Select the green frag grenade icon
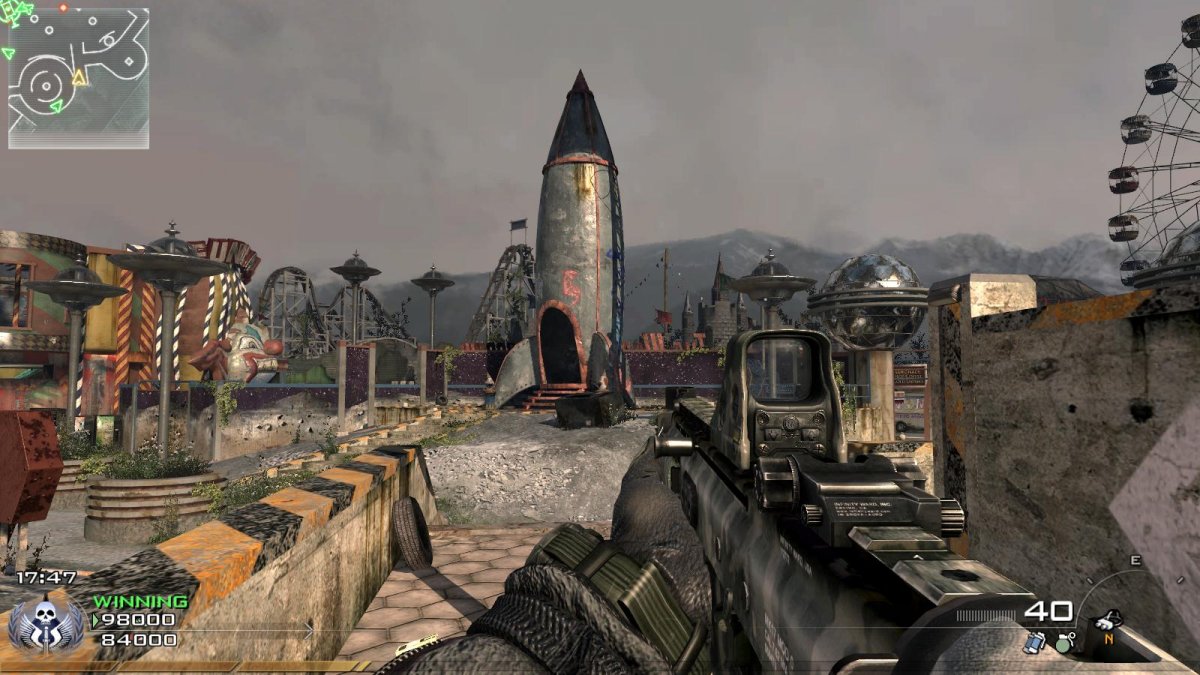The image size is (1200, 675). click(x=1064, y=642)
